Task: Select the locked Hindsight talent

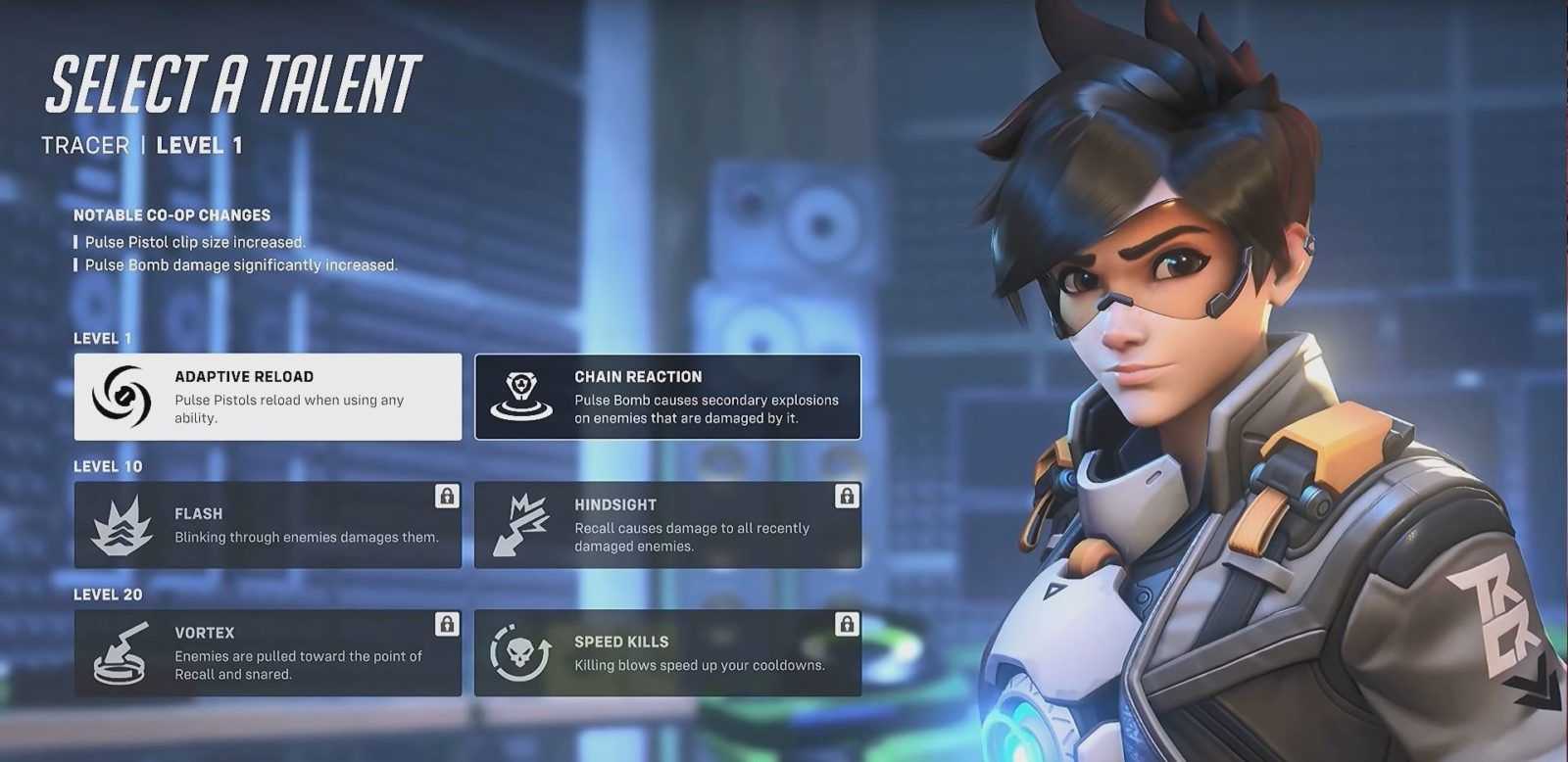Action: click(x=667, y=525)
